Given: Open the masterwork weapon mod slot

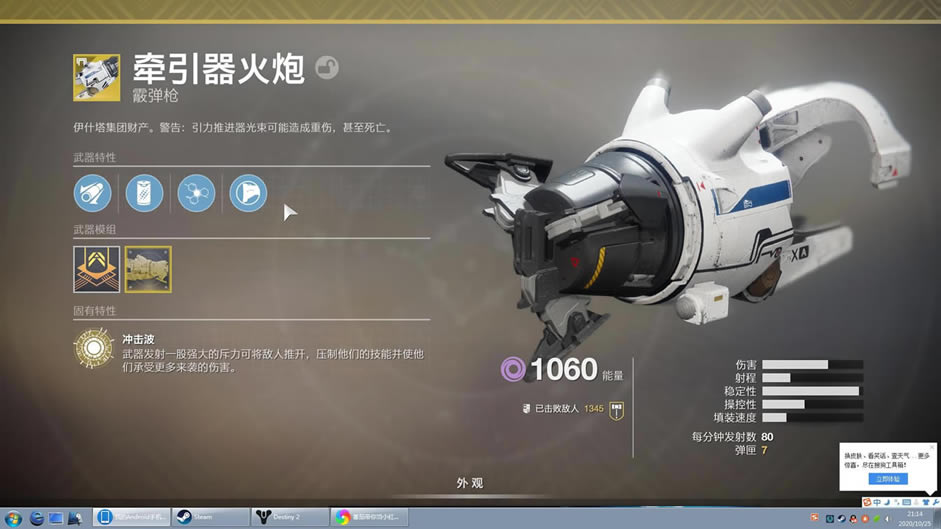Looking at the screenshot, I should [96, 269].
